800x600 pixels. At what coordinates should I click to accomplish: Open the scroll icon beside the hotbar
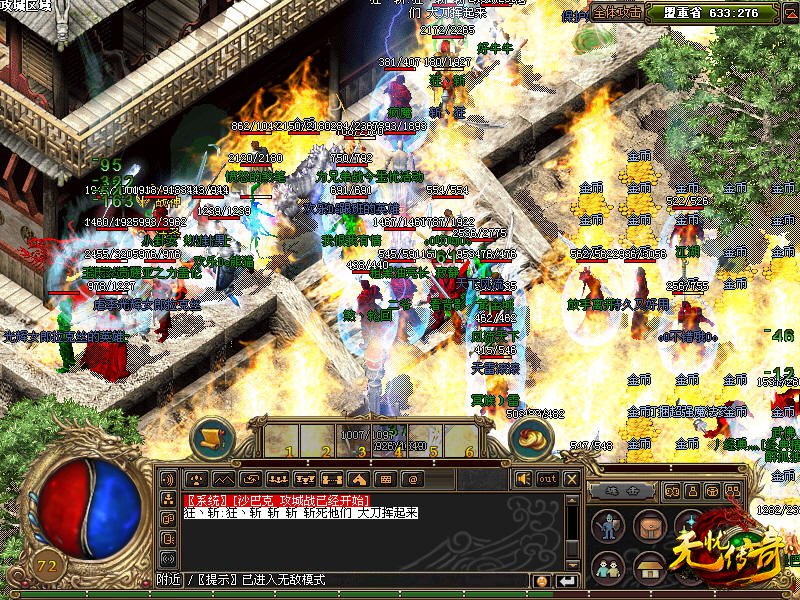pyautogui.click(x=211, y=438)
